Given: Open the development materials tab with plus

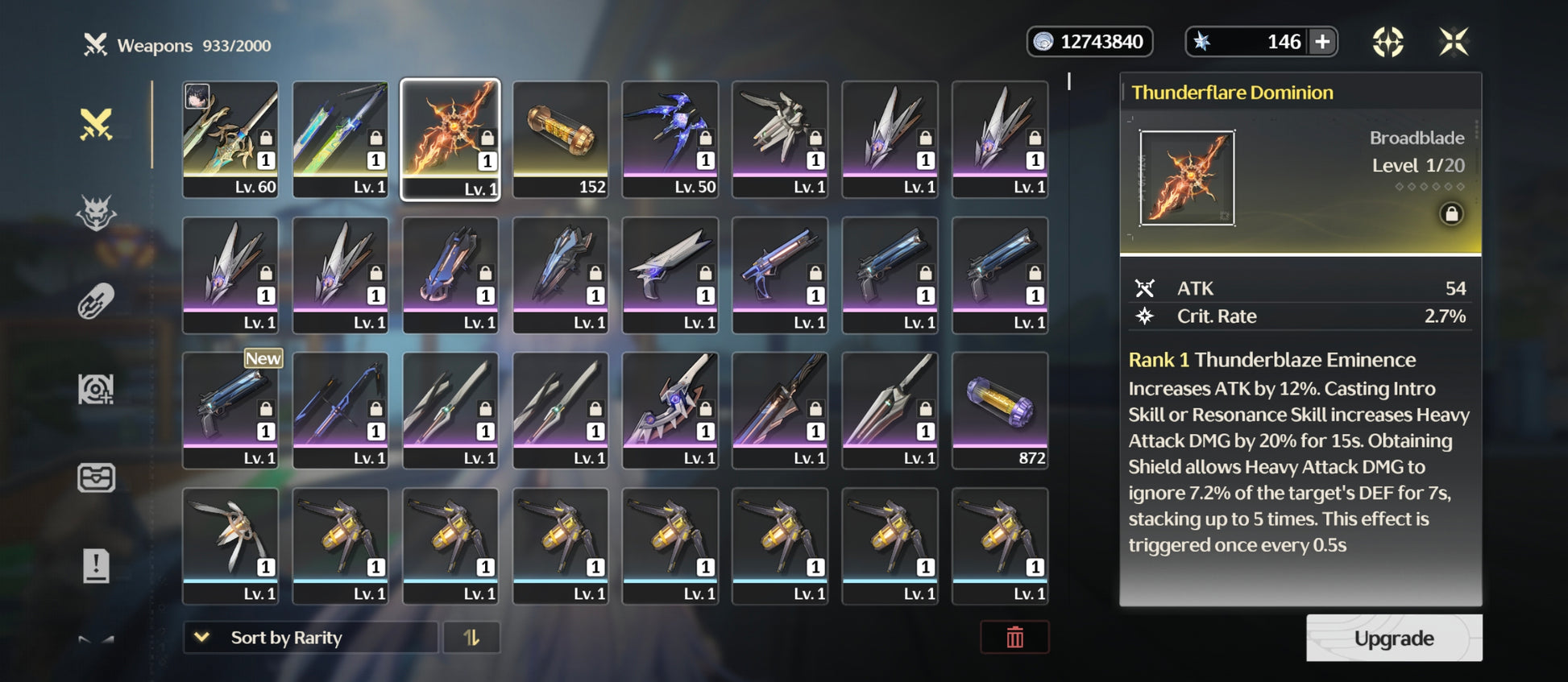Looking at the screenshot, I should point(96,390).
